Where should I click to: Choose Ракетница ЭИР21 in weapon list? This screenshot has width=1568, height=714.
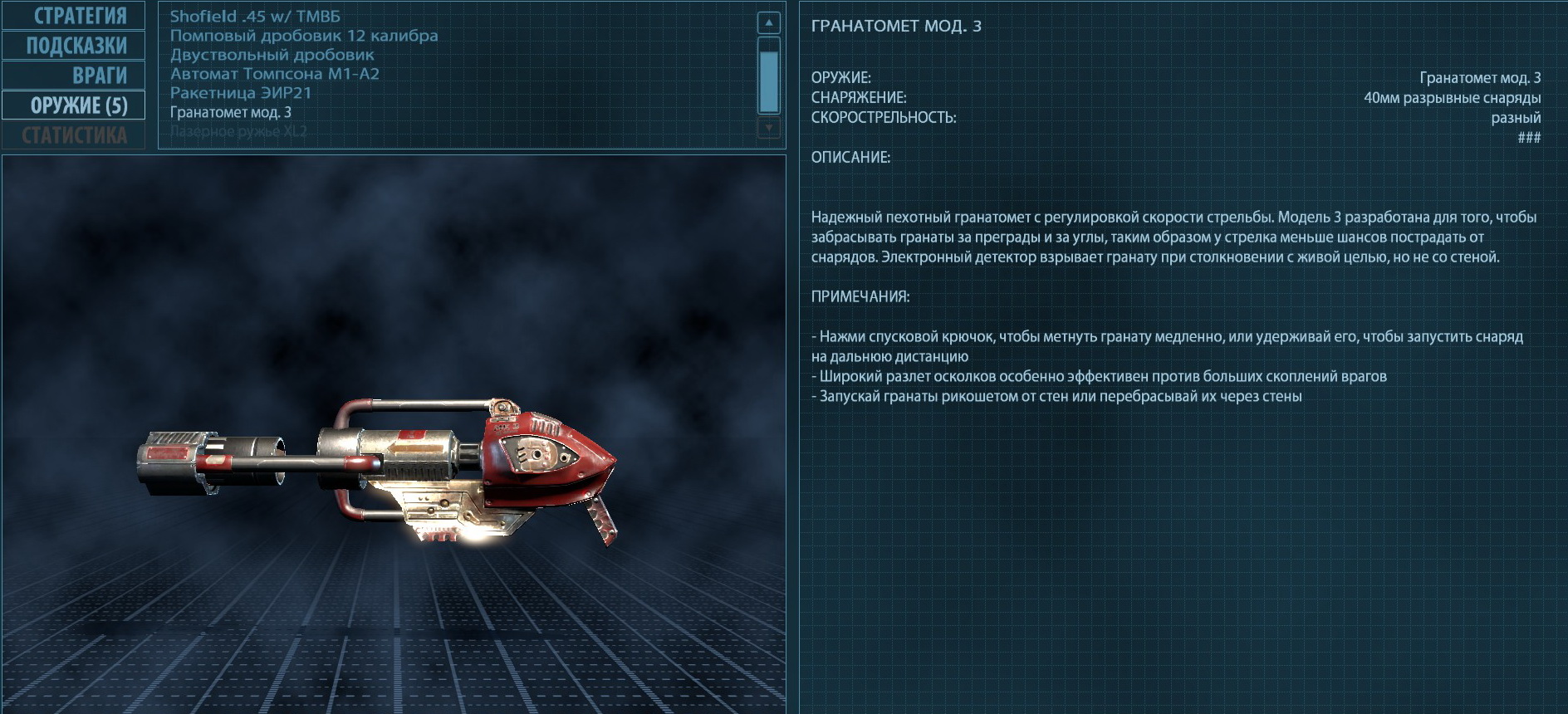241,93
